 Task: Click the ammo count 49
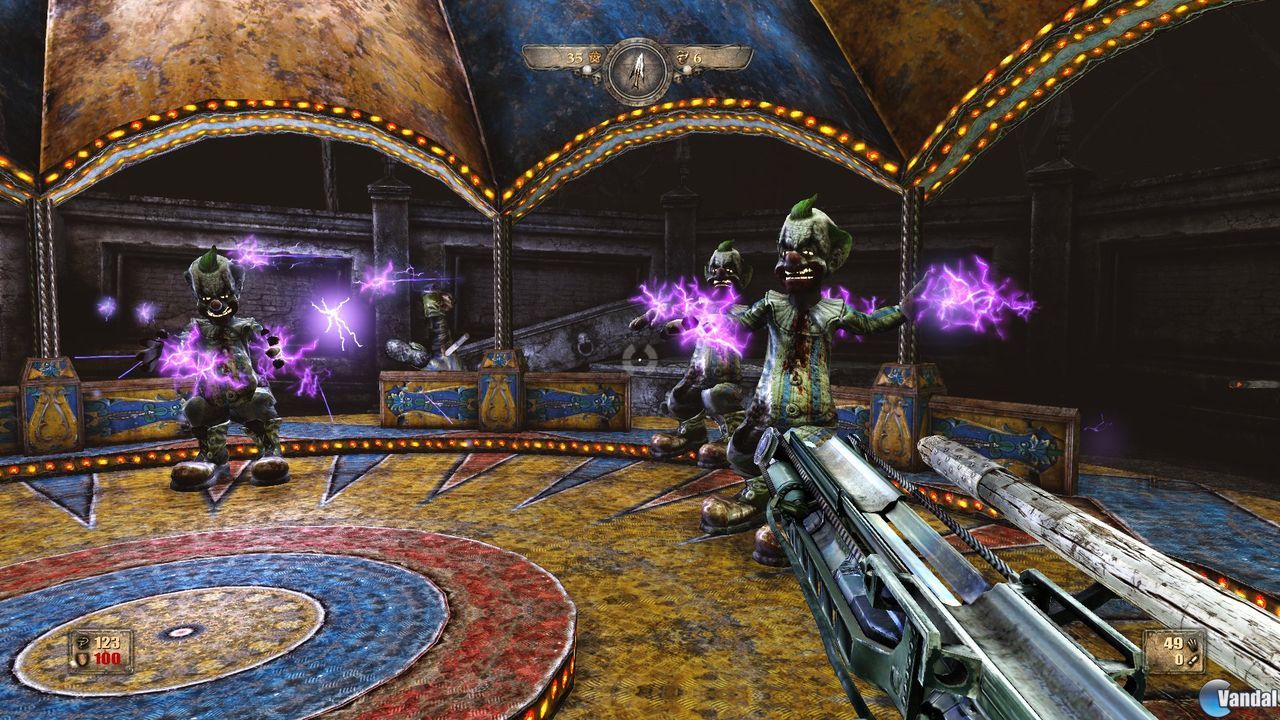click(1173, 644)
